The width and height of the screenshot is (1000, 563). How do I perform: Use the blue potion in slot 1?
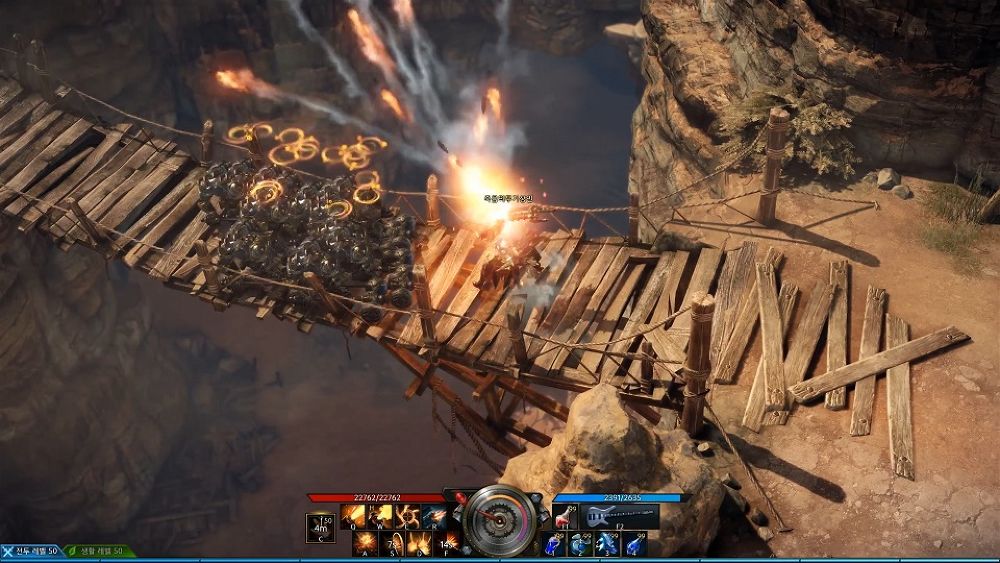point(554,544)
